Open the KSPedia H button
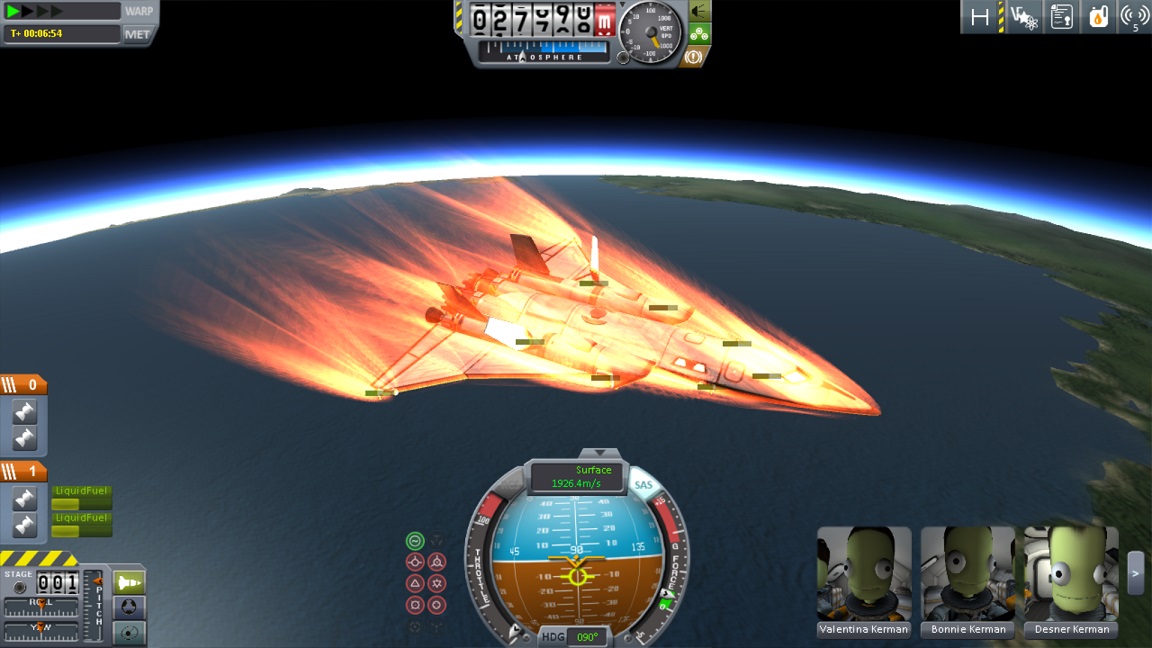Viewport: 1152px width, 648px height. pos(980,17)
